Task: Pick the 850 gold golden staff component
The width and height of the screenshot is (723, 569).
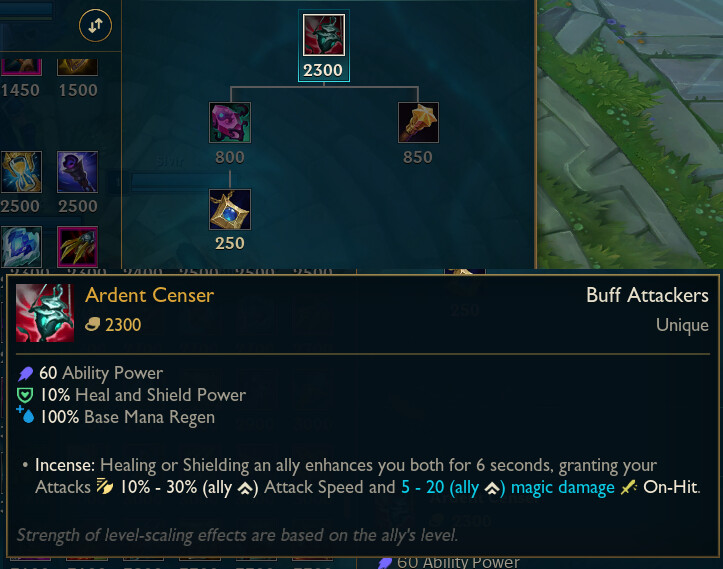Action: [x=418, y=122]
